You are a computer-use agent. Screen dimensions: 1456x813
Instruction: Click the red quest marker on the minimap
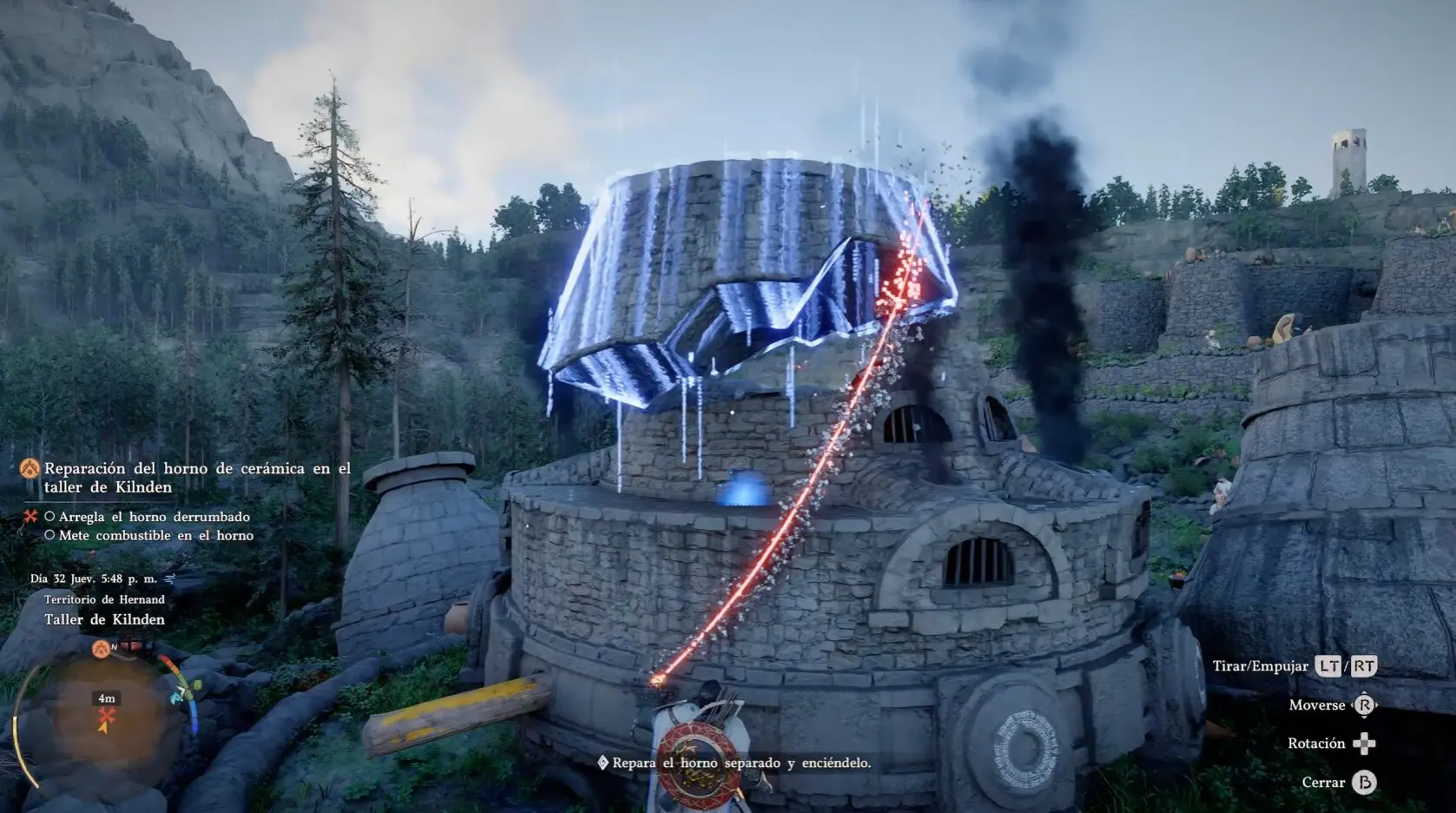point(107,716)
